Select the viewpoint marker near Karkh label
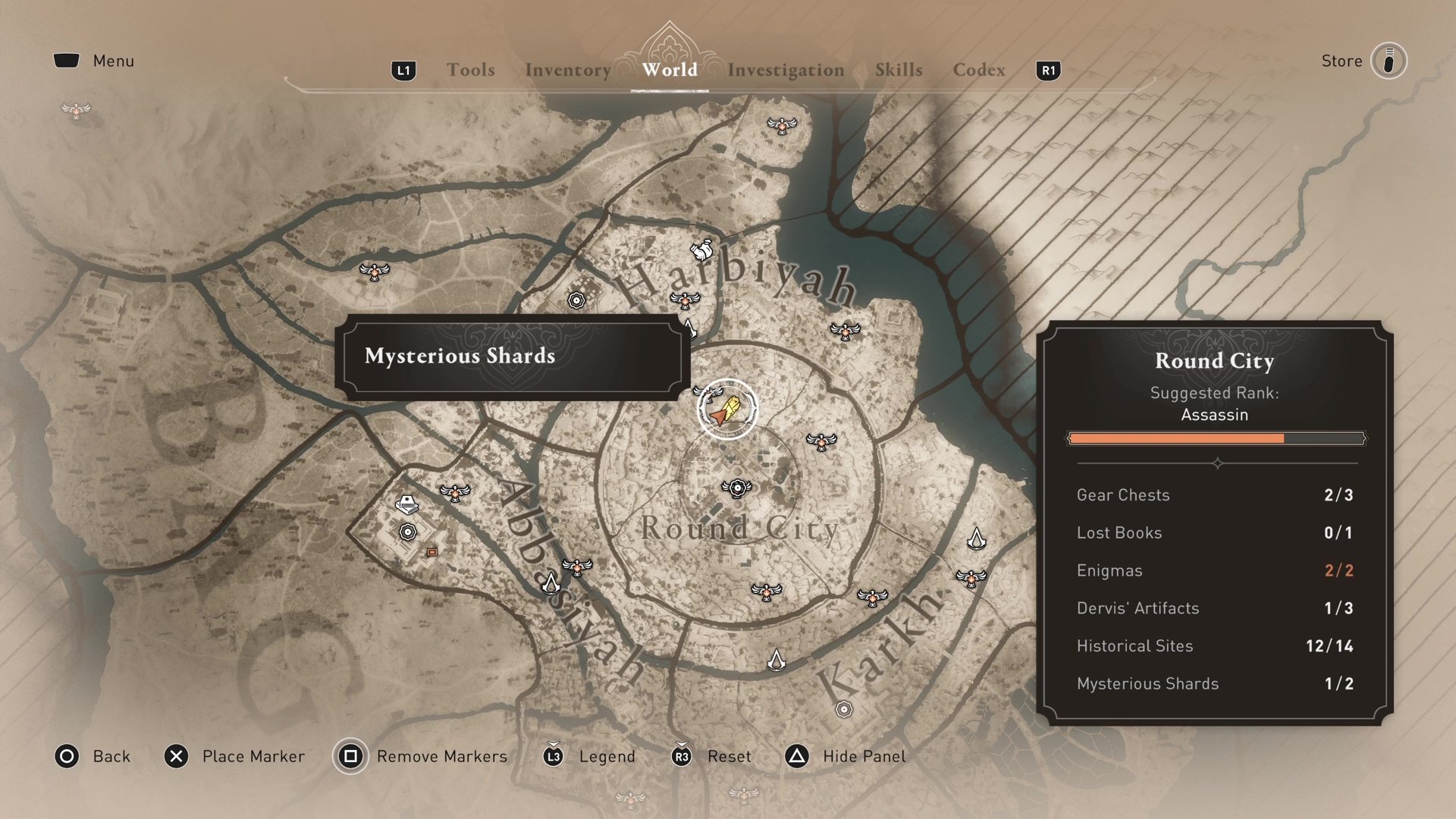The height and width of the screenshot is (819, 1456). pos(872,598)
